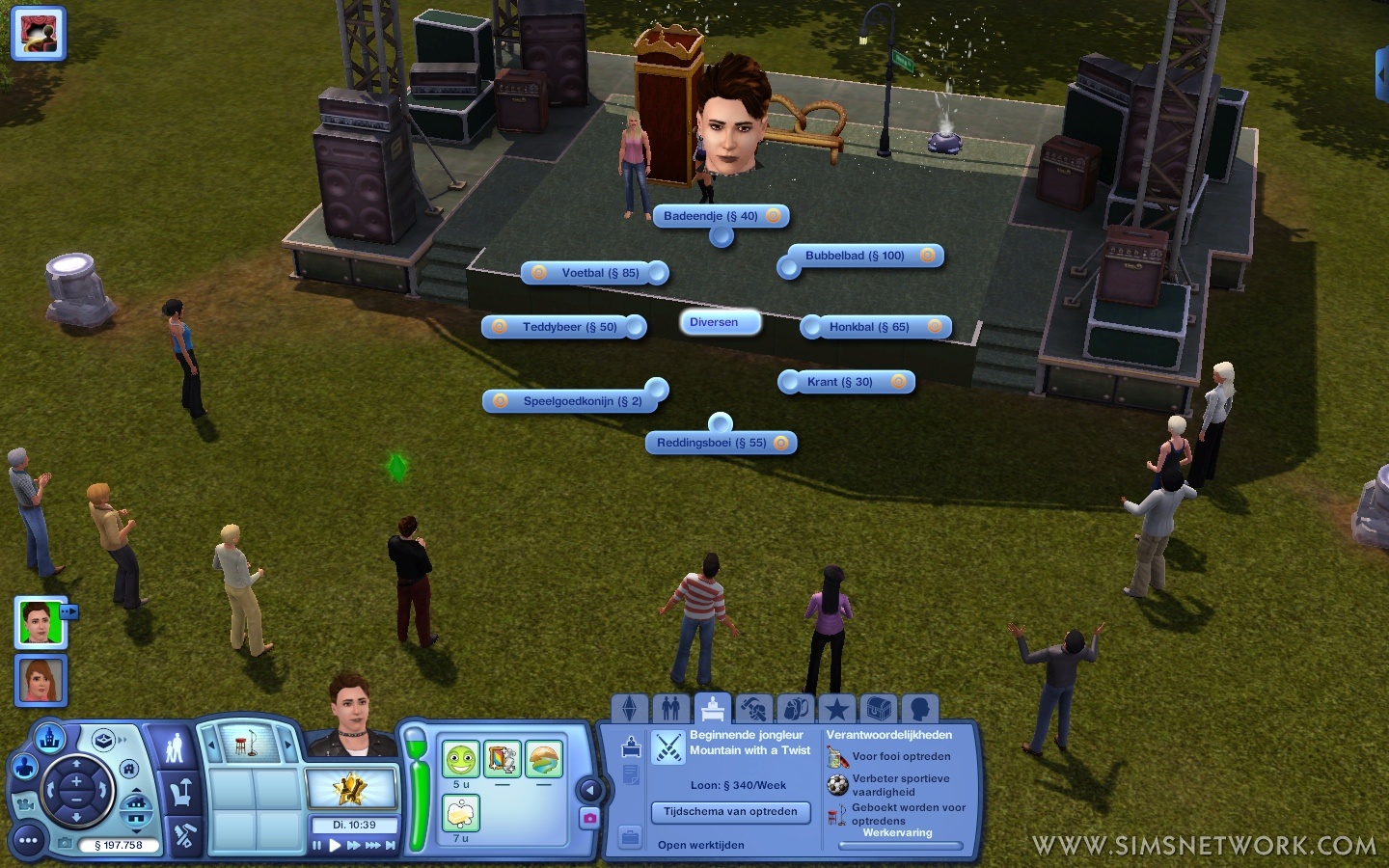Open the three-dots options menu button
The width and height of the screenshot is (1389, 868).
[28, 841]
